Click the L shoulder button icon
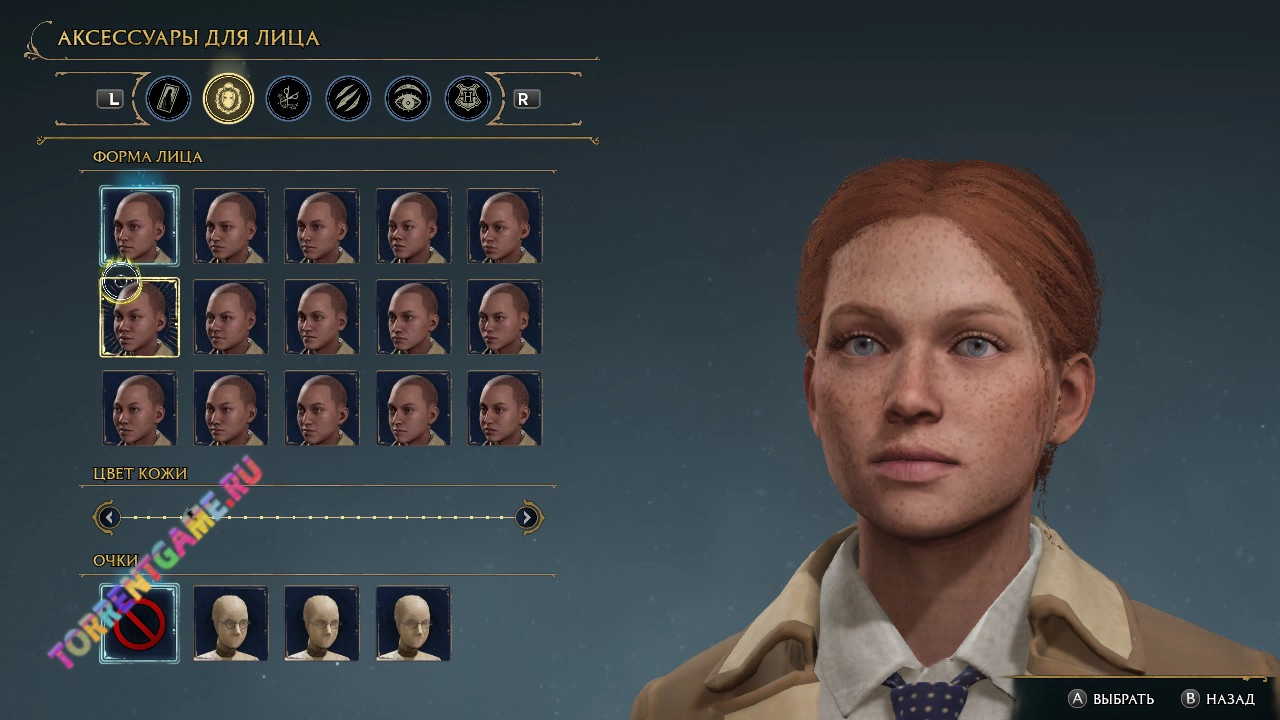This screenshot has width=1280, height=720. 112,99
